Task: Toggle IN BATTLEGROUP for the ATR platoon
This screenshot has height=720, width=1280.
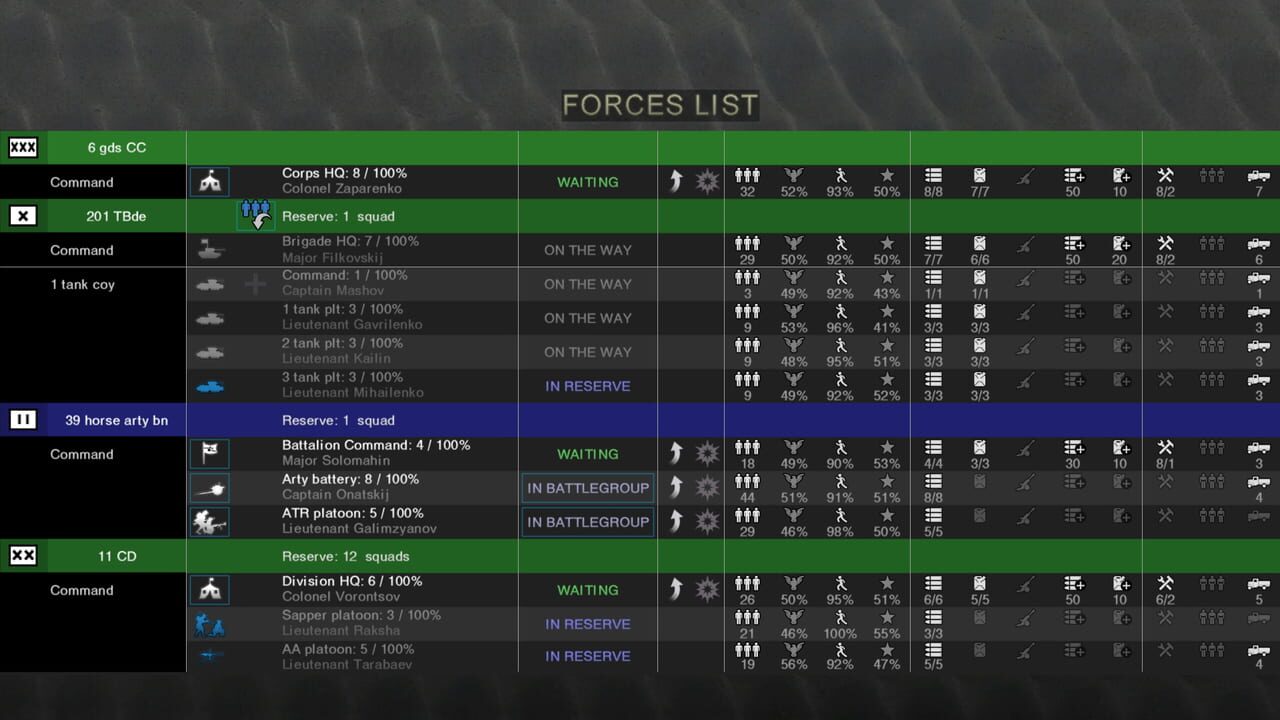Action: click(587, 521)
